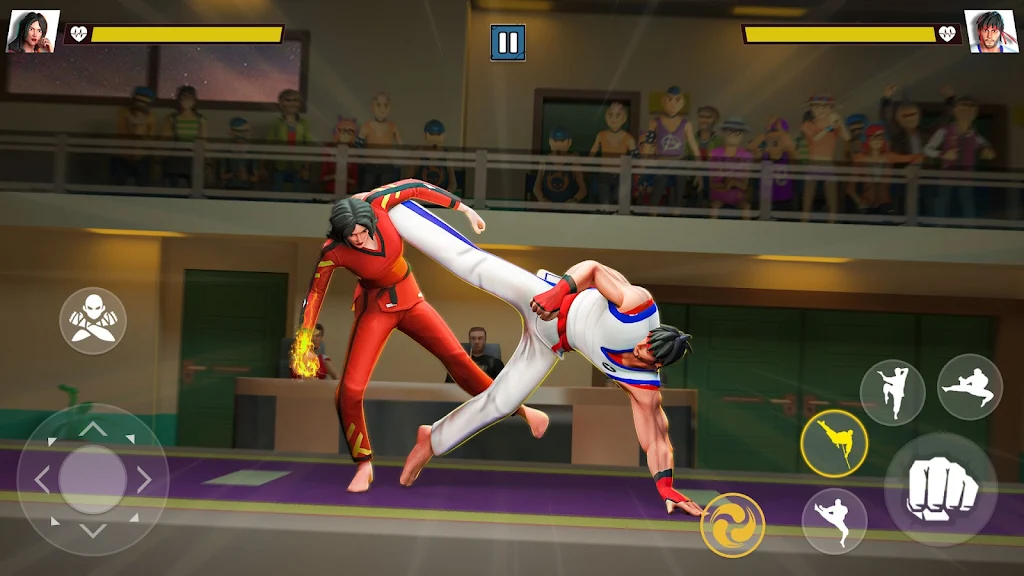Tap the joystick's up arrow
Image resolution: width=1024 pixels, height=576 pixels.
(x=93, y=429)
